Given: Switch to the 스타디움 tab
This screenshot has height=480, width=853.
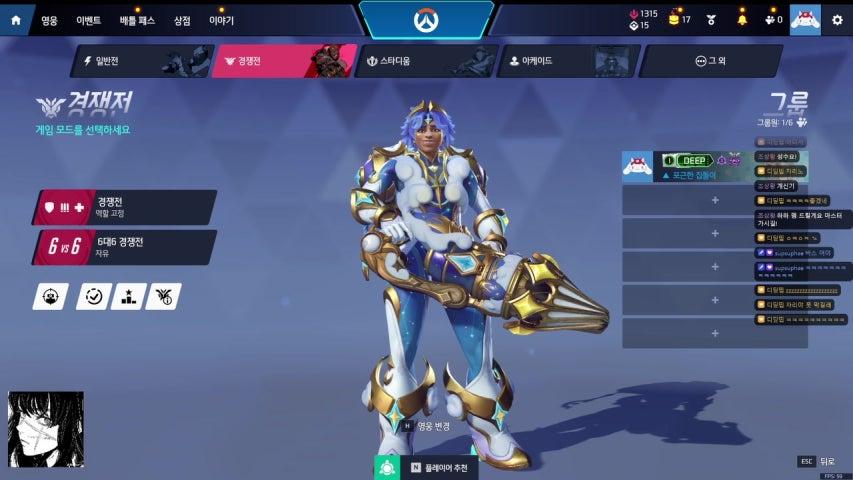Looking at the screenshot, I should 427,61.
